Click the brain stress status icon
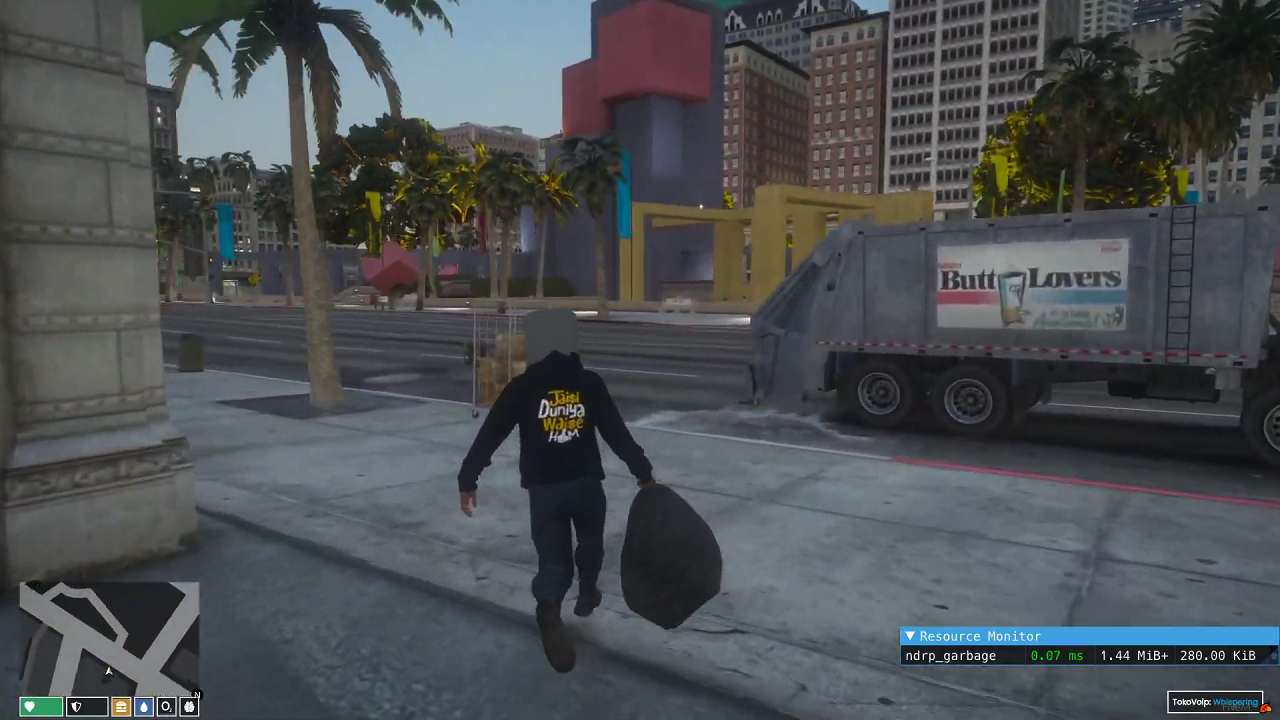The height and width of the screenshot is (720, 1280). (189, 707)
